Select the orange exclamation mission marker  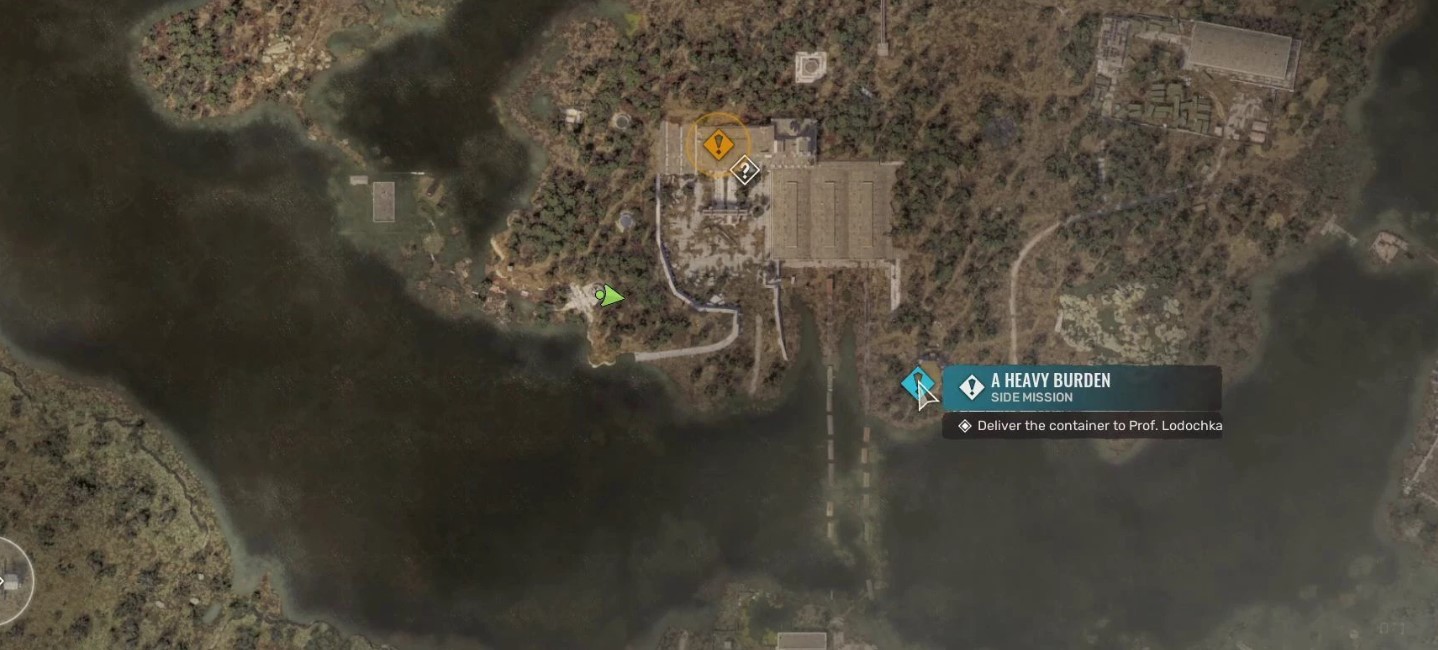(716, 145)
